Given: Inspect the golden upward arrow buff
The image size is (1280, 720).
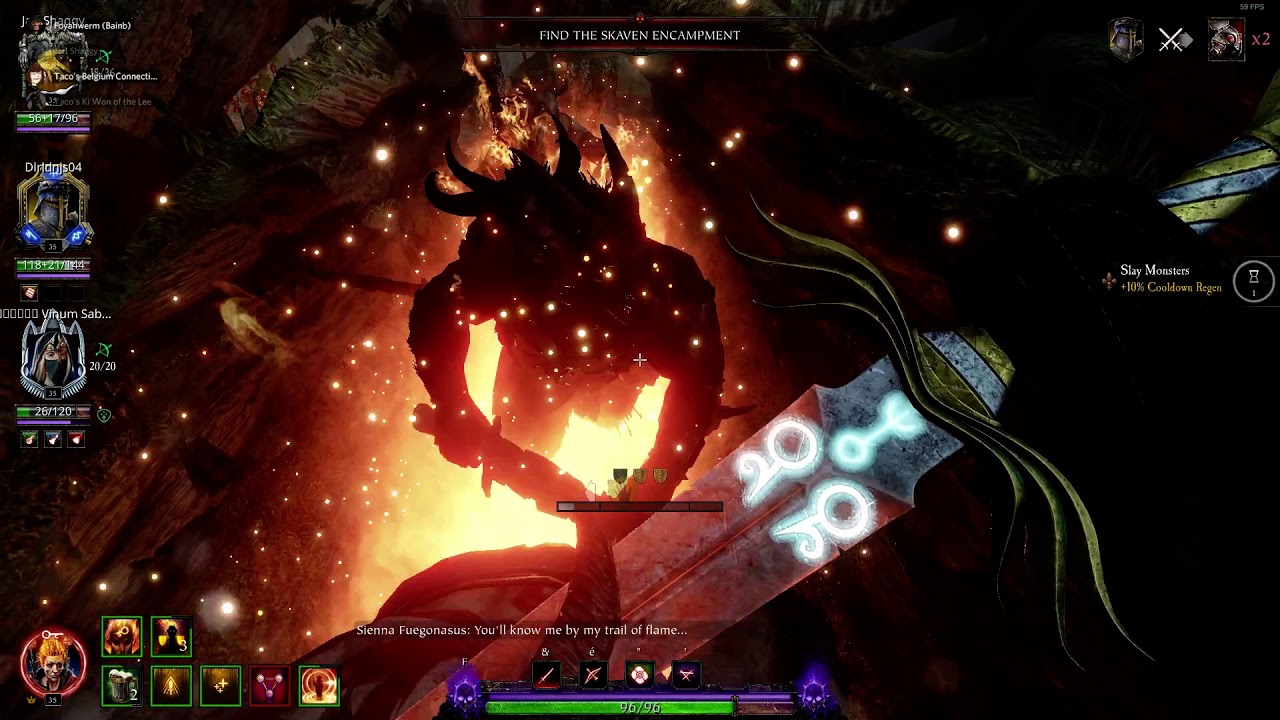Looking at the screenshot, I should [170, 686].
